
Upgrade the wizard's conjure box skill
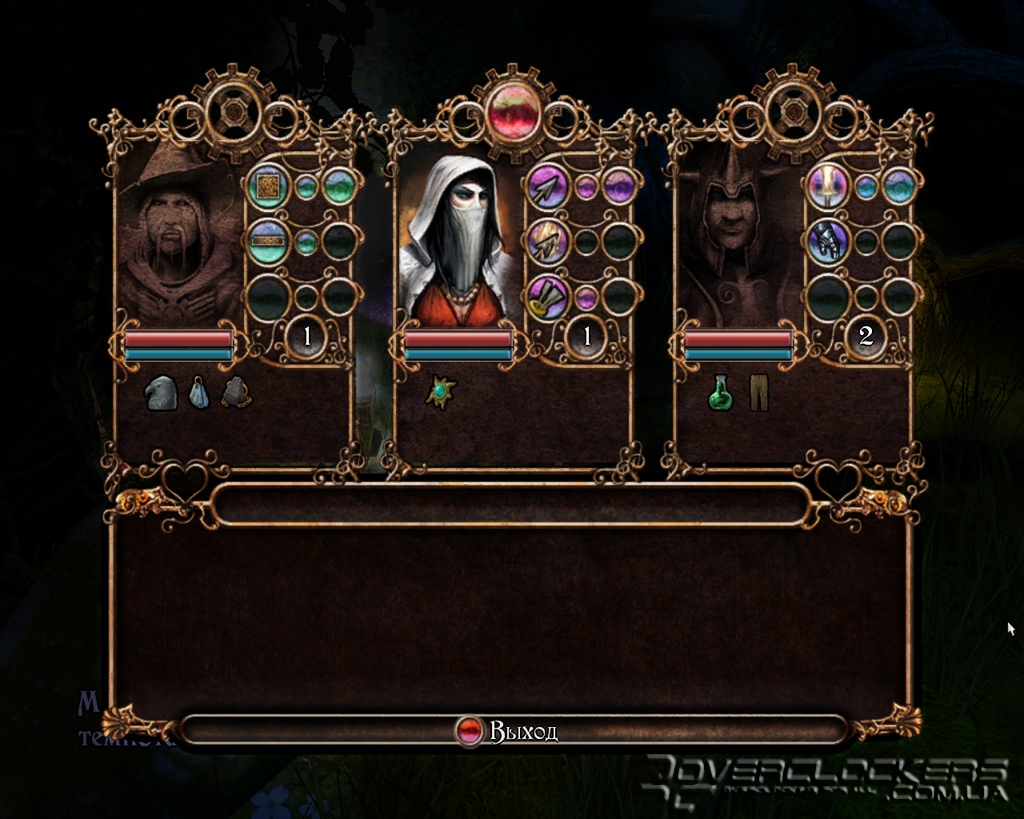point(268,187)
